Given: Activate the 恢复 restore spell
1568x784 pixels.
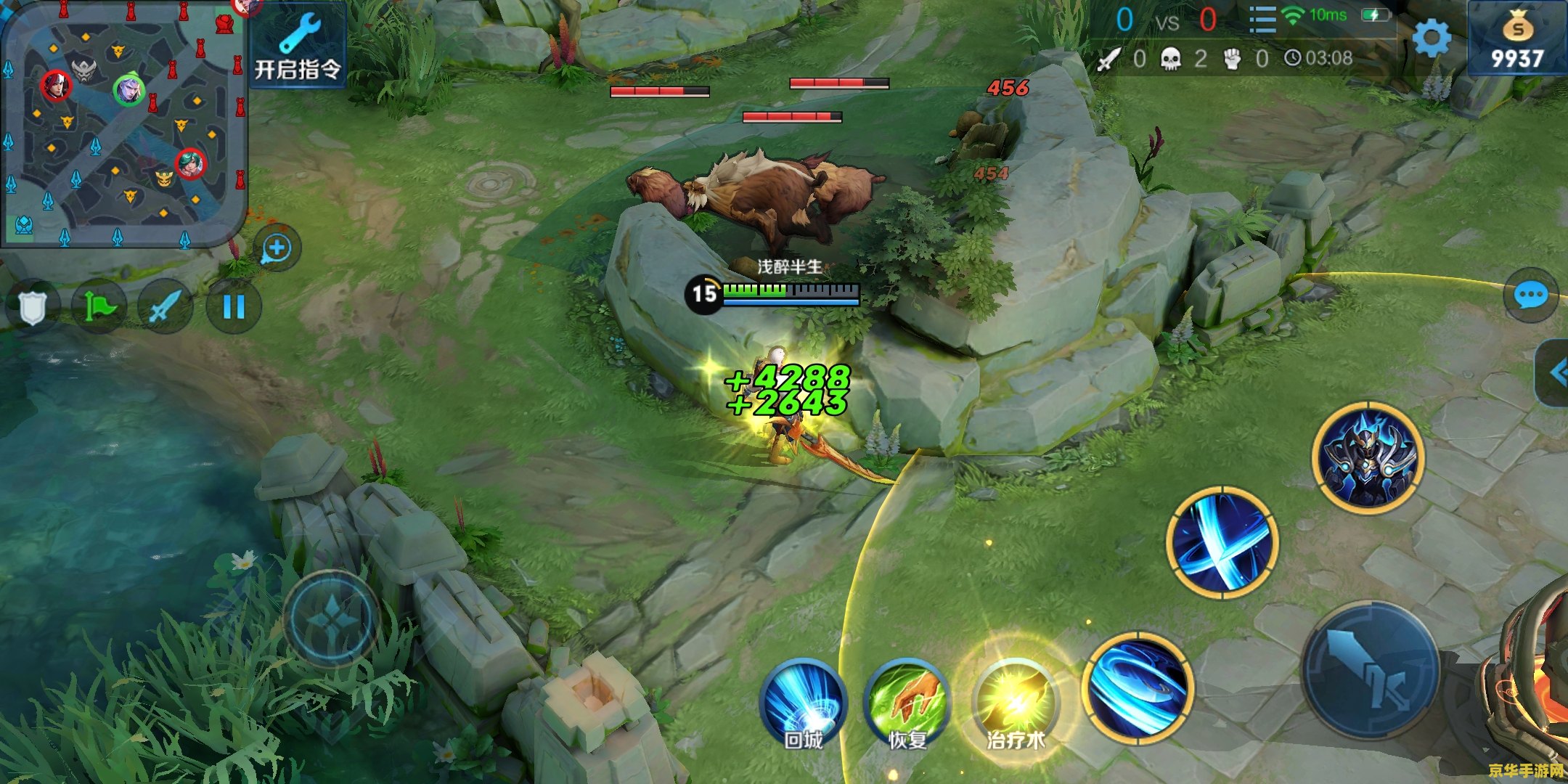Looking at the screenshot, I should pos(907,704).
